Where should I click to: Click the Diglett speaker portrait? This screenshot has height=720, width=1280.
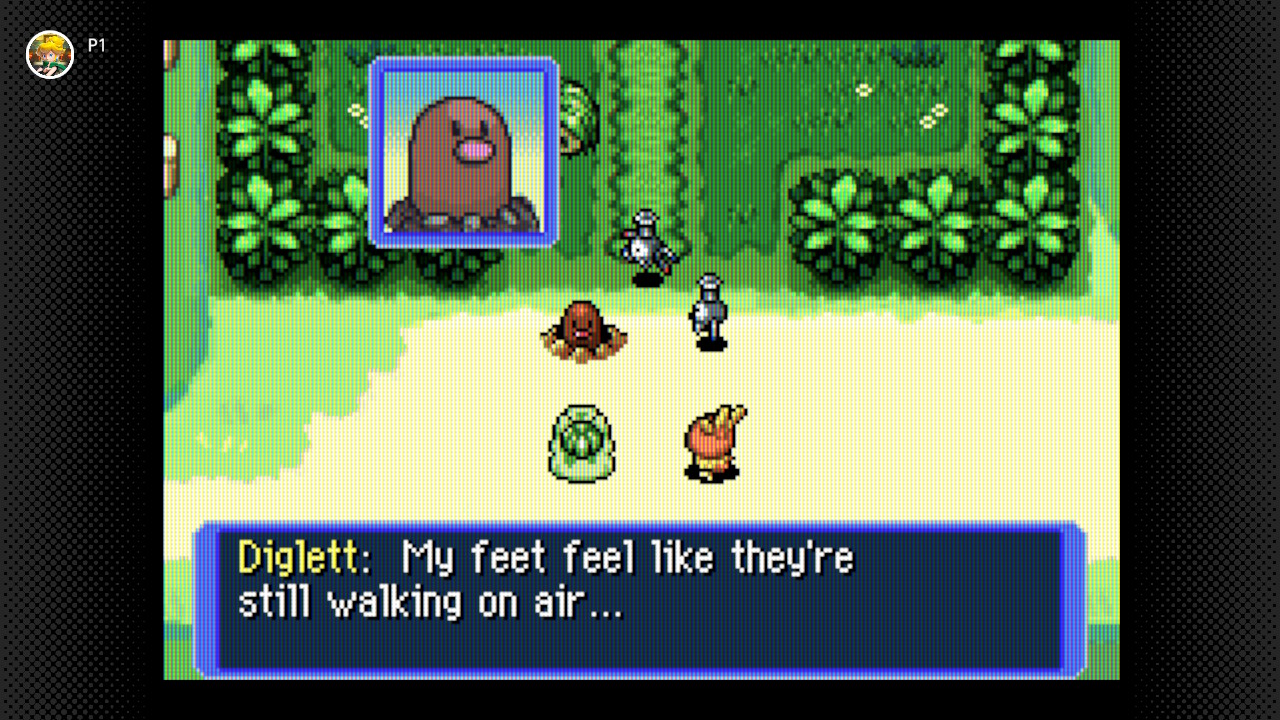463,152
